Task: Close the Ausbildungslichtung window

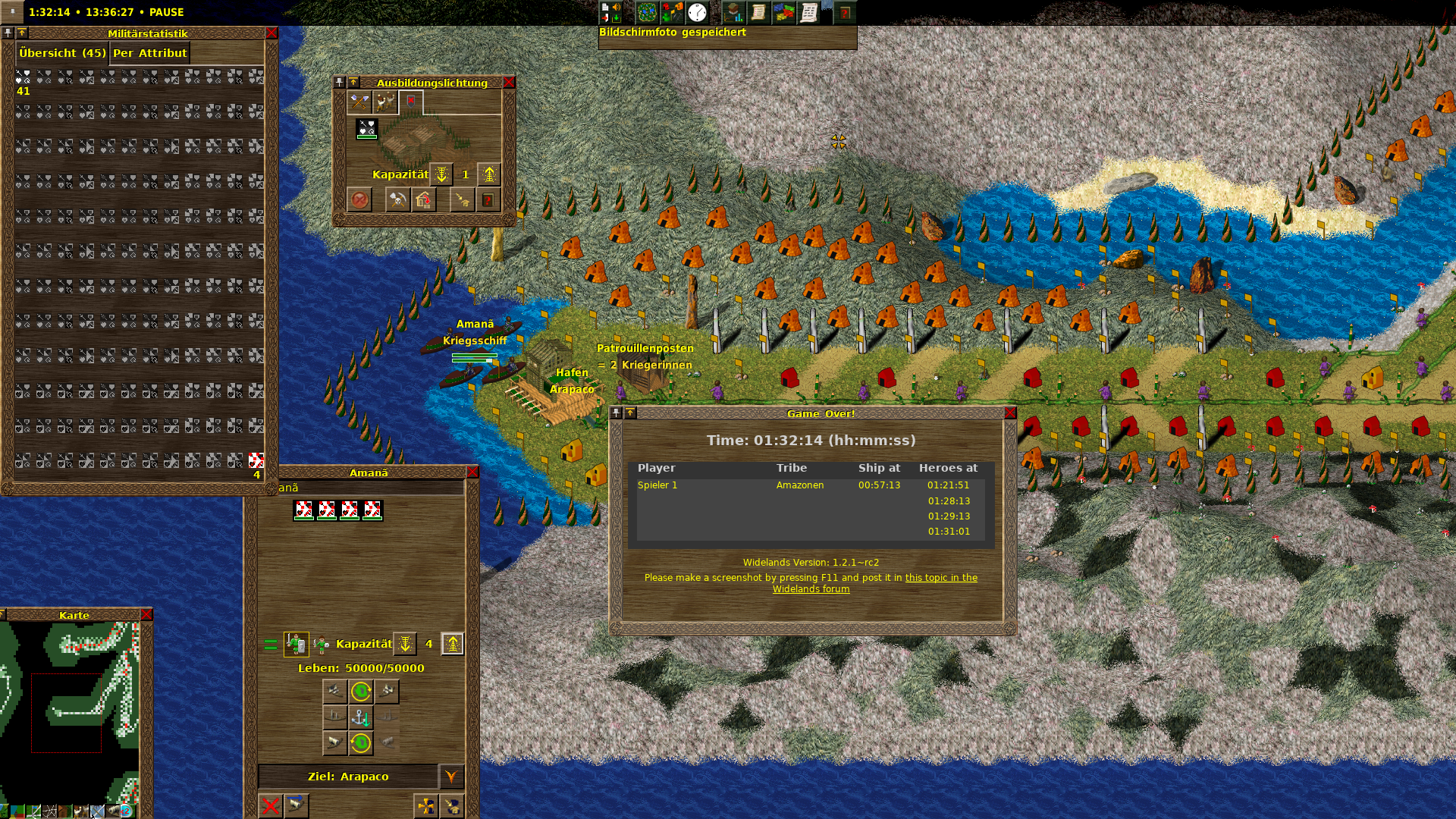Action: coord(509,83)
